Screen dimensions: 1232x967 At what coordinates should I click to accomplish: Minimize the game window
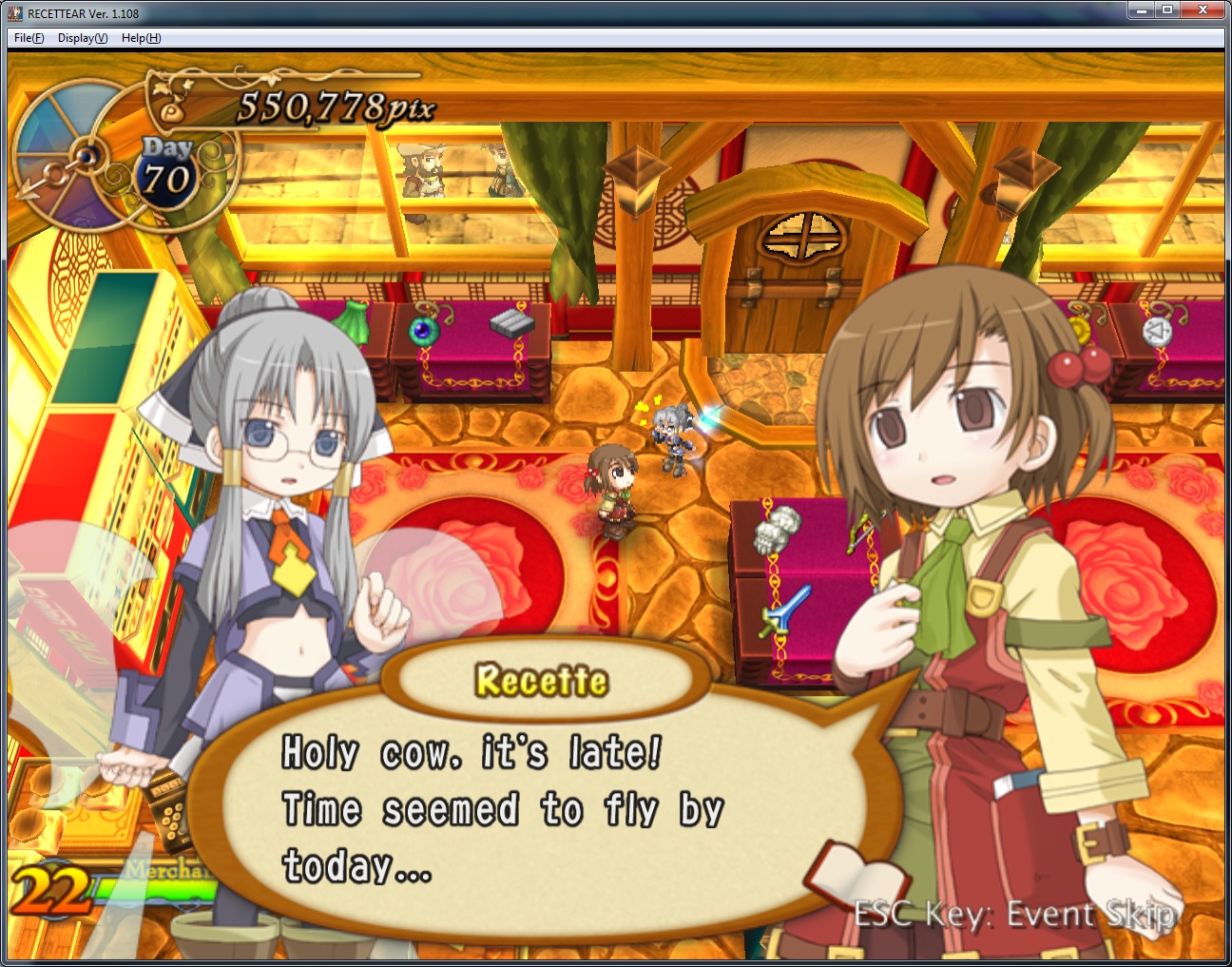click(x=1141, y=10)
